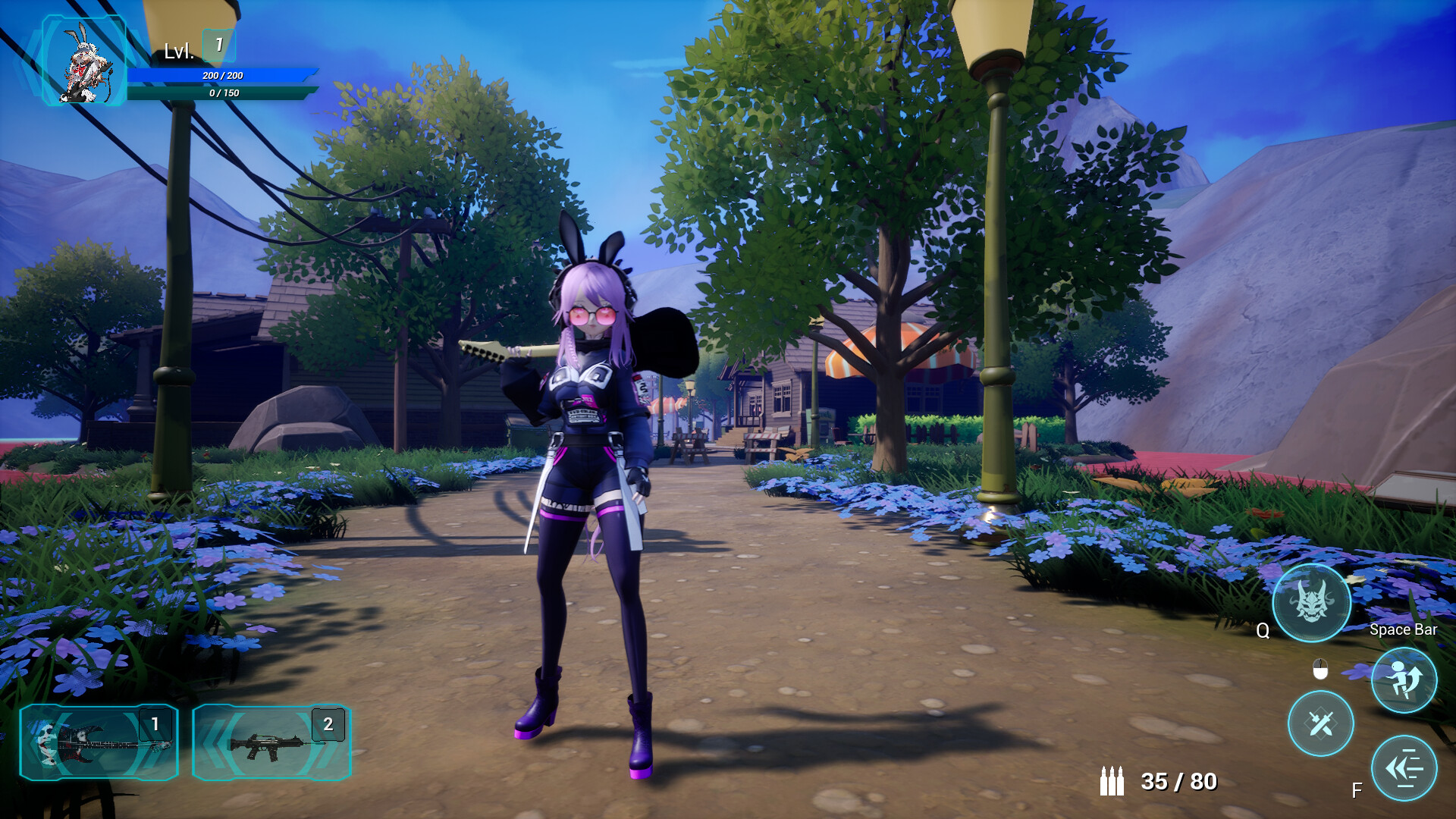The width and height of the screenshot is (1456, 819).
Task: Click the Space Bar keybind label
Action: (1403, 629)
